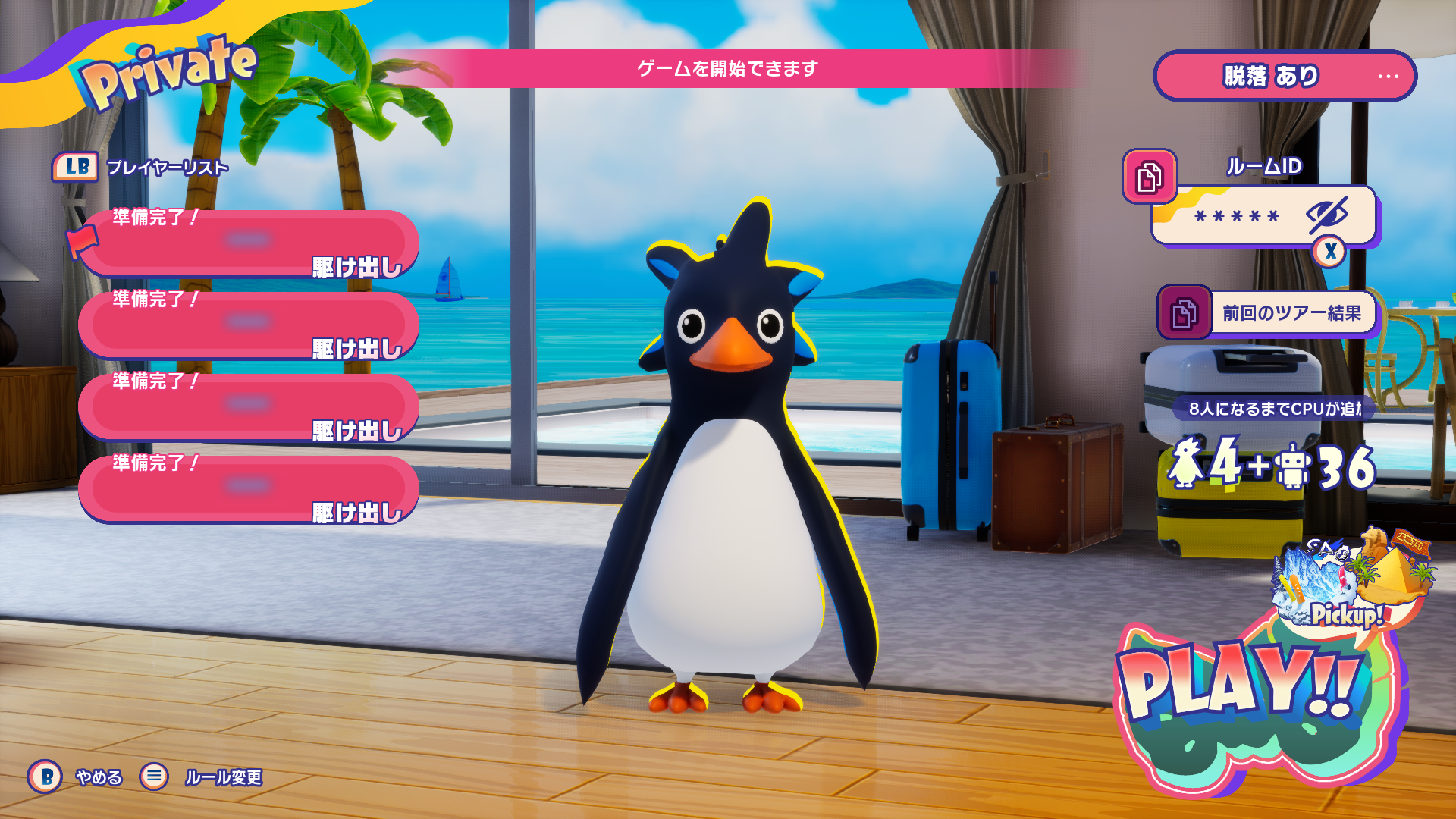Click the B button icon beside やめる
1456x819 pixels.
coord(45,777)
